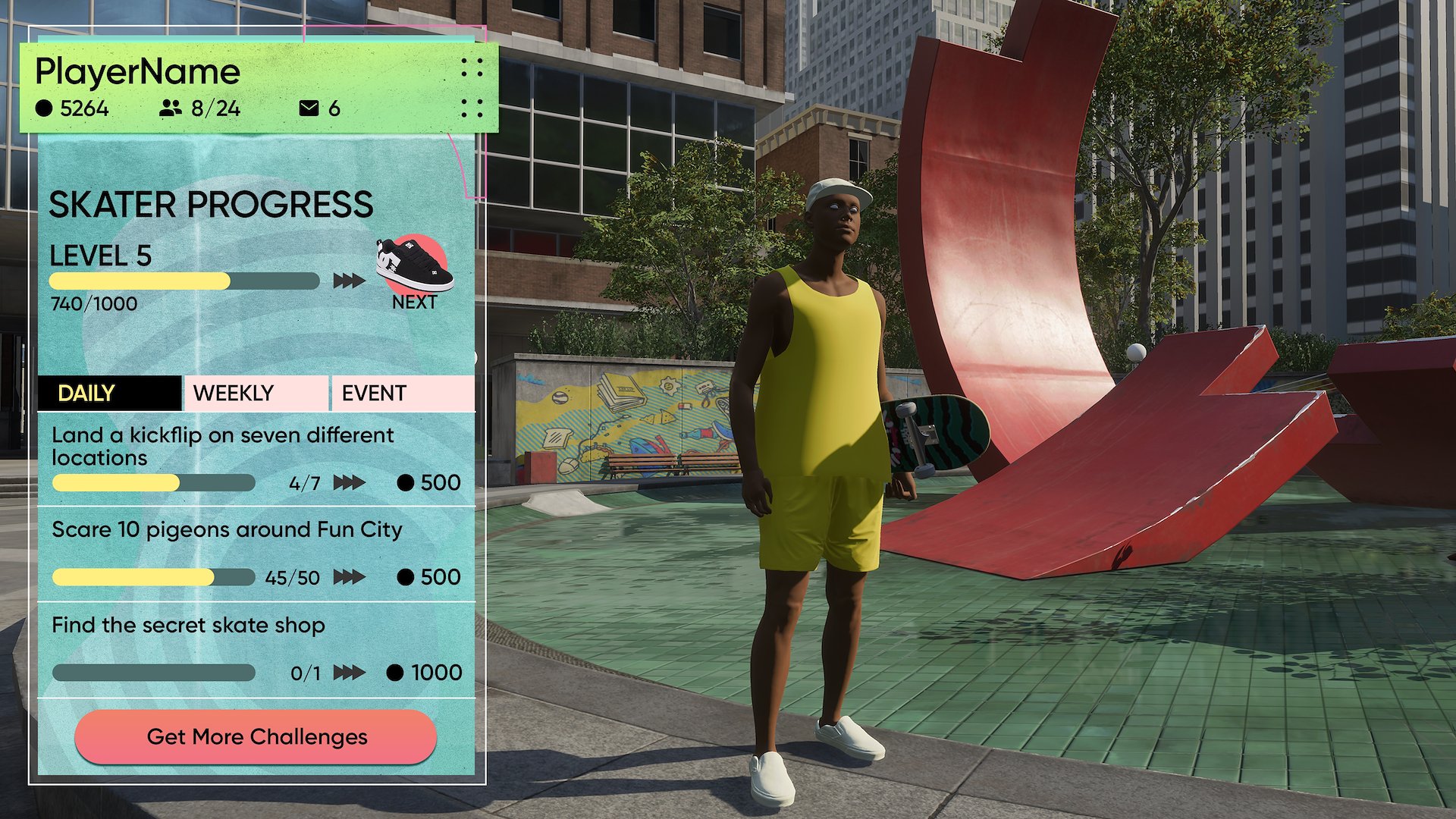Switch to the Weekly challenges tab
This screenshot has width=1456, height=819.
click(256, 393)
